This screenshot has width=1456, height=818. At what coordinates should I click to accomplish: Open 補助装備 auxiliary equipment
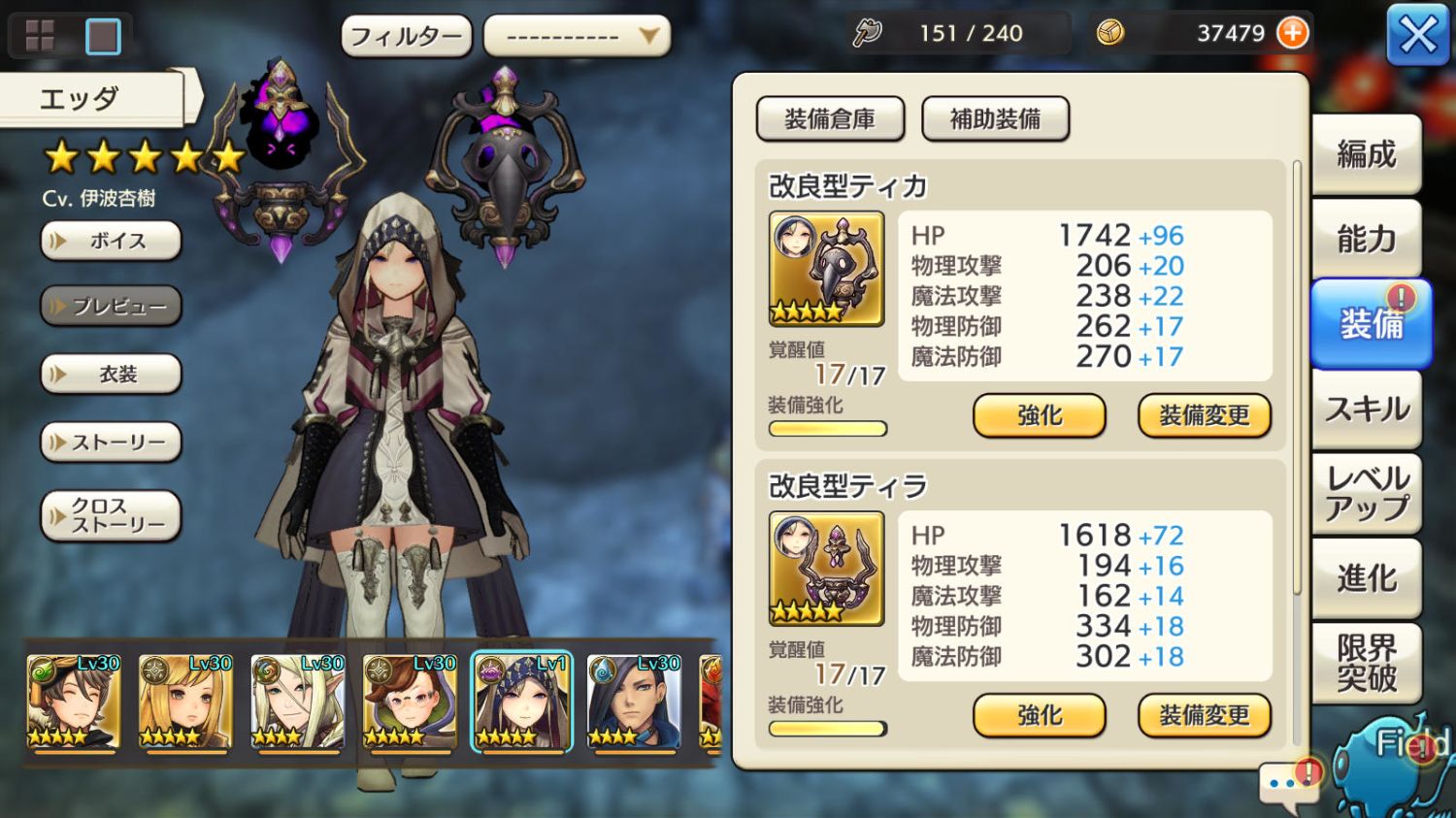tap(995, 119)
